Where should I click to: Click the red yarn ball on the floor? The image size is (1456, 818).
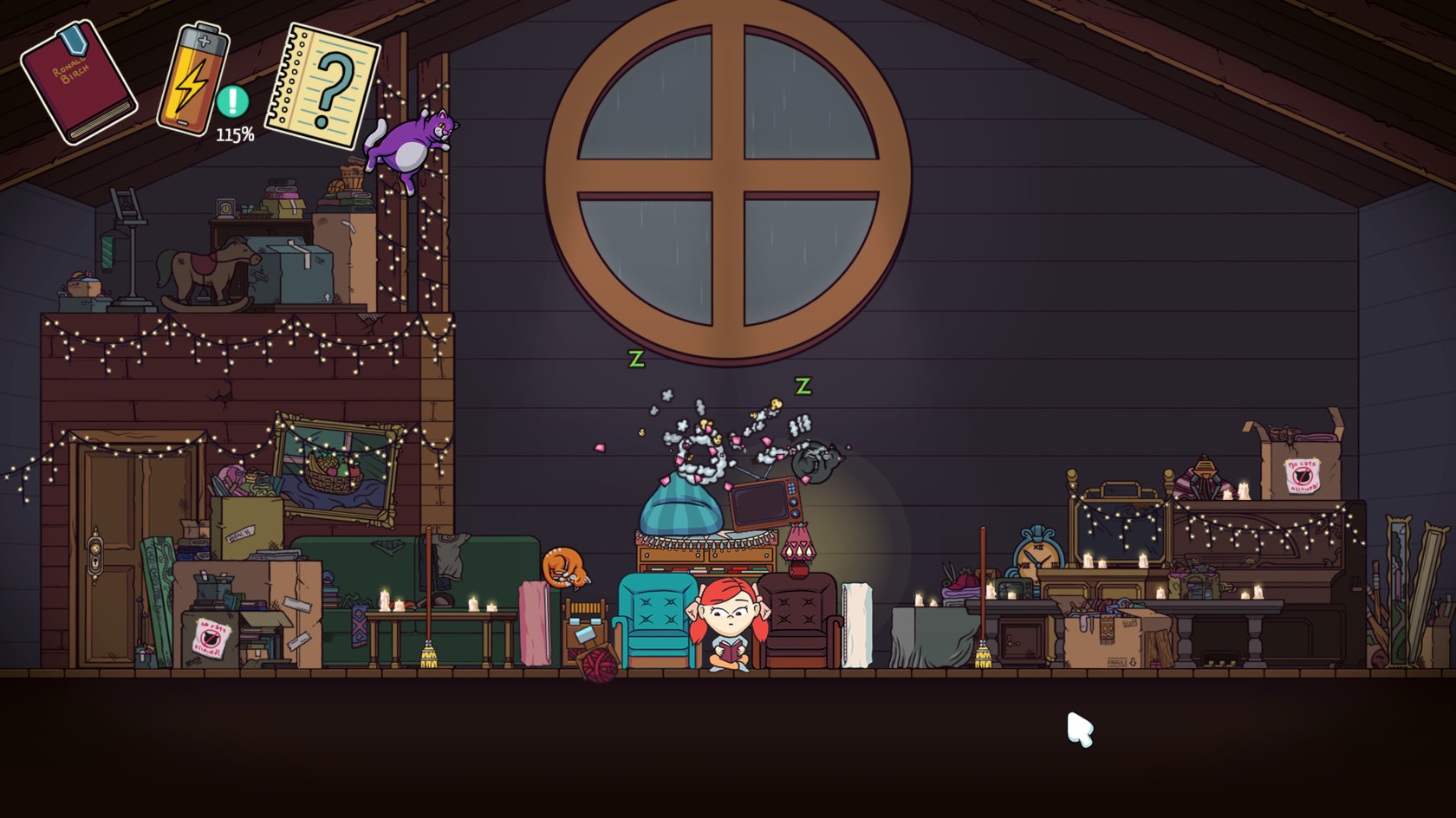(600, 667)
